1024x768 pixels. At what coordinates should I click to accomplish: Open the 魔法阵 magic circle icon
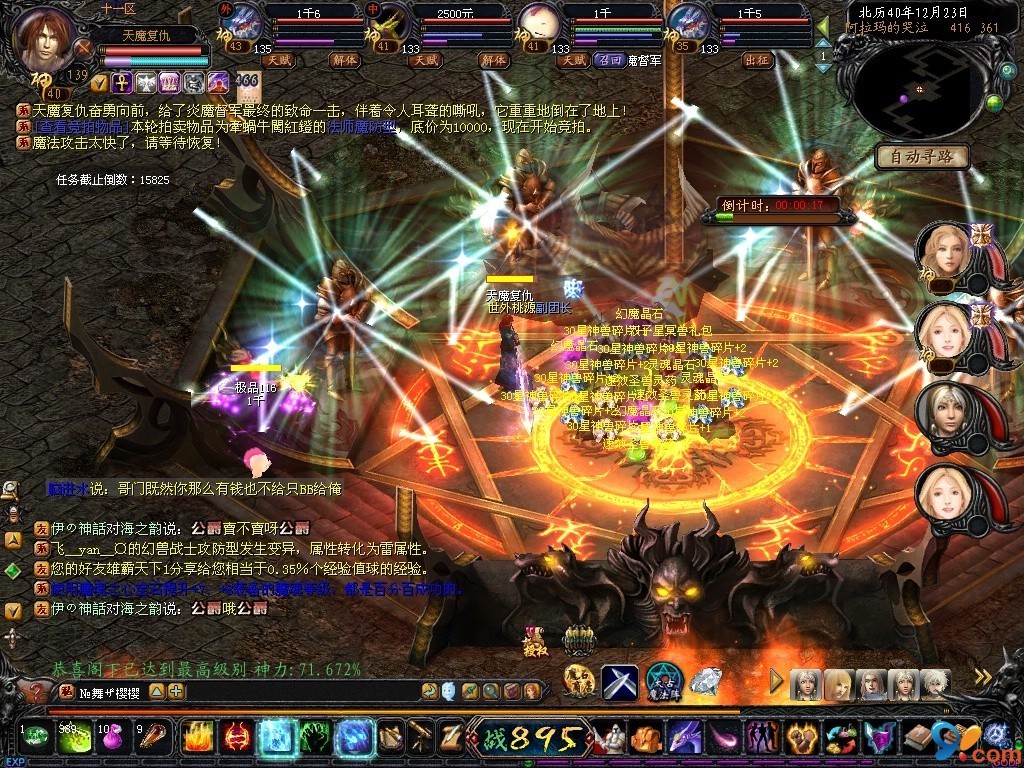pos(663,682)
